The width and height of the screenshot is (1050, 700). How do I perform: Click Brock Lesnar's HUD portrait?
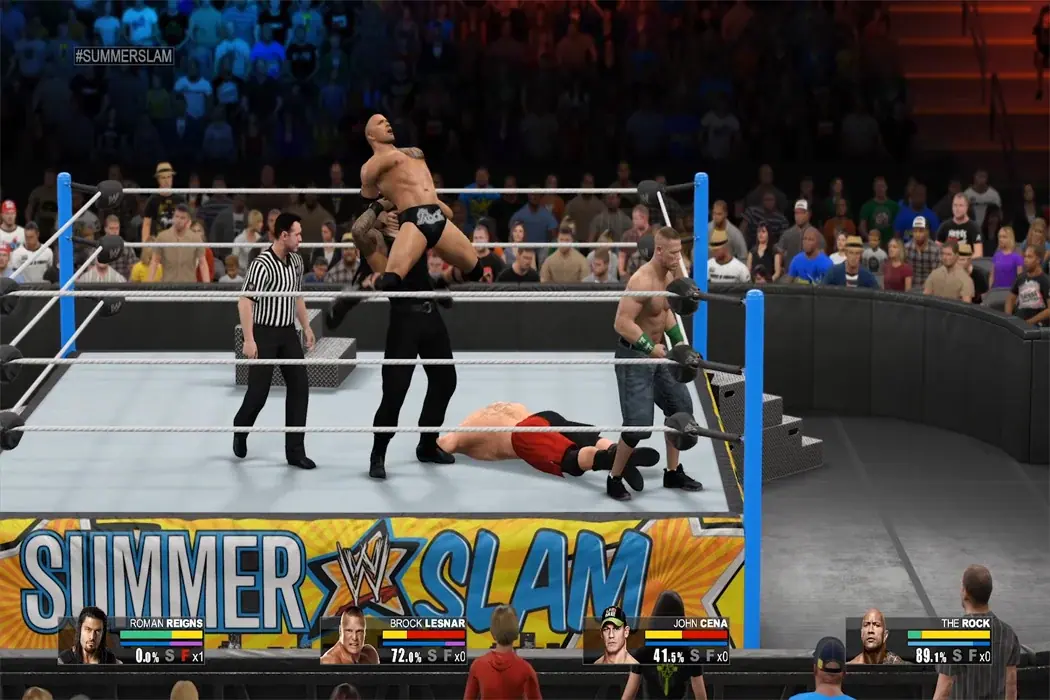350,637
